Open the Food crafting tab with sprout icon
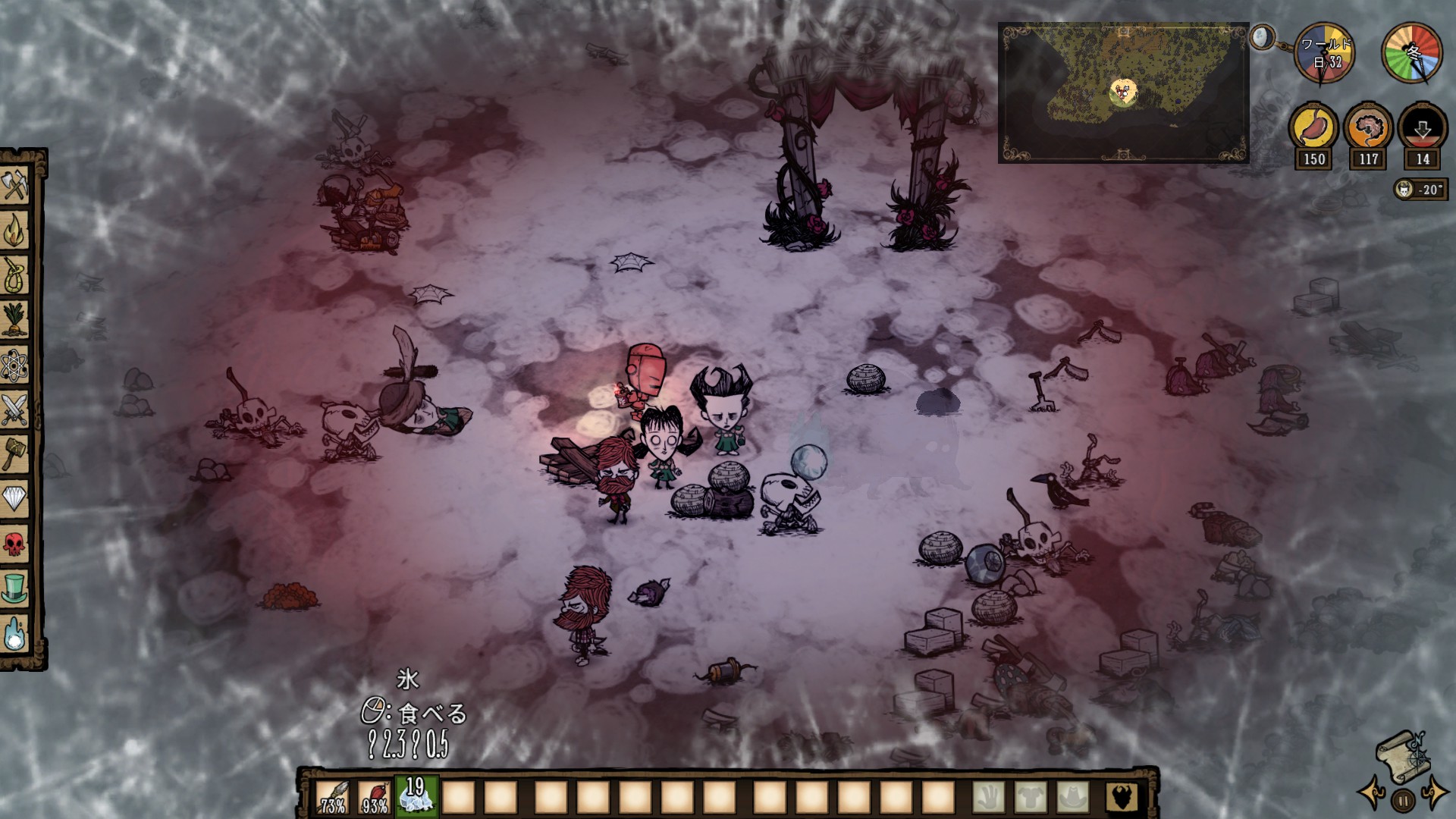 [x=15, y=320]
